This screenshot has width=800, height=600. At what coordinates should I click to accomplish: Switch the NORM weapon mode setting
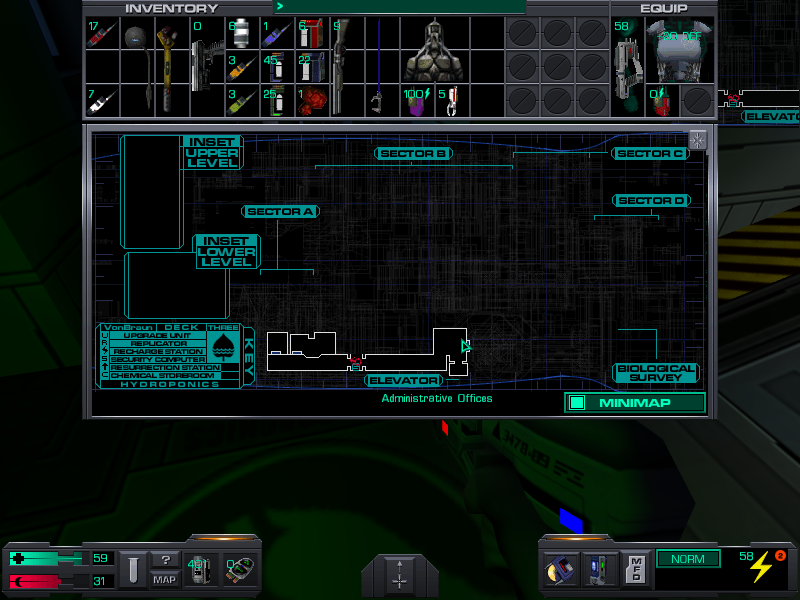click(x=687, y=560)
